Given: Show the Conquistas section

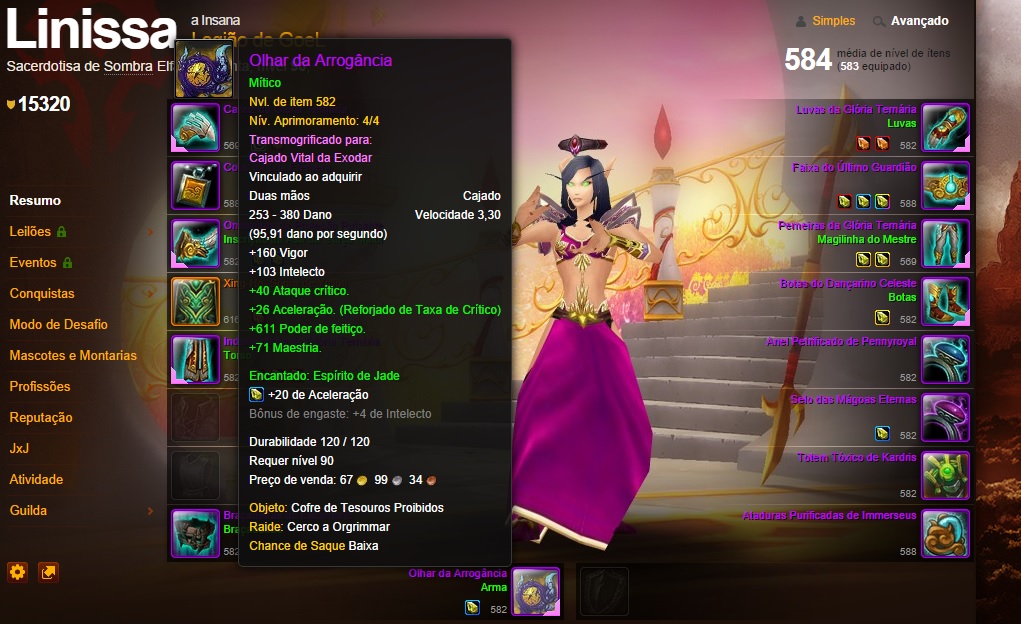Looking at the screenshot, I should (42, 293).
